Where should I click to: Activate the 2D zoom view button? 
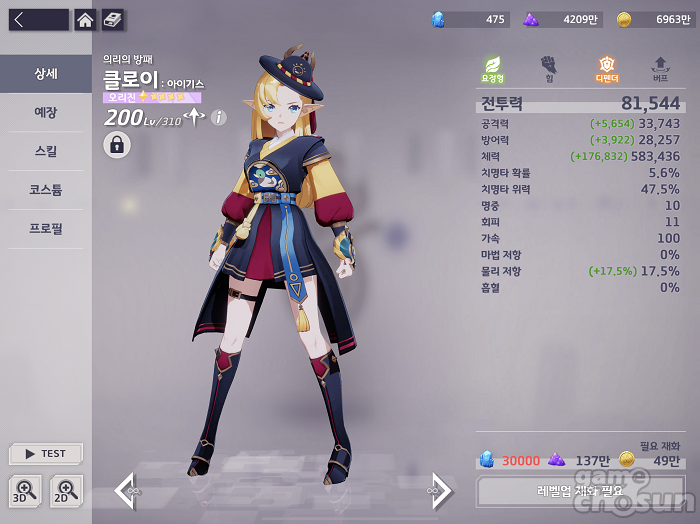[x=66, y=490]
